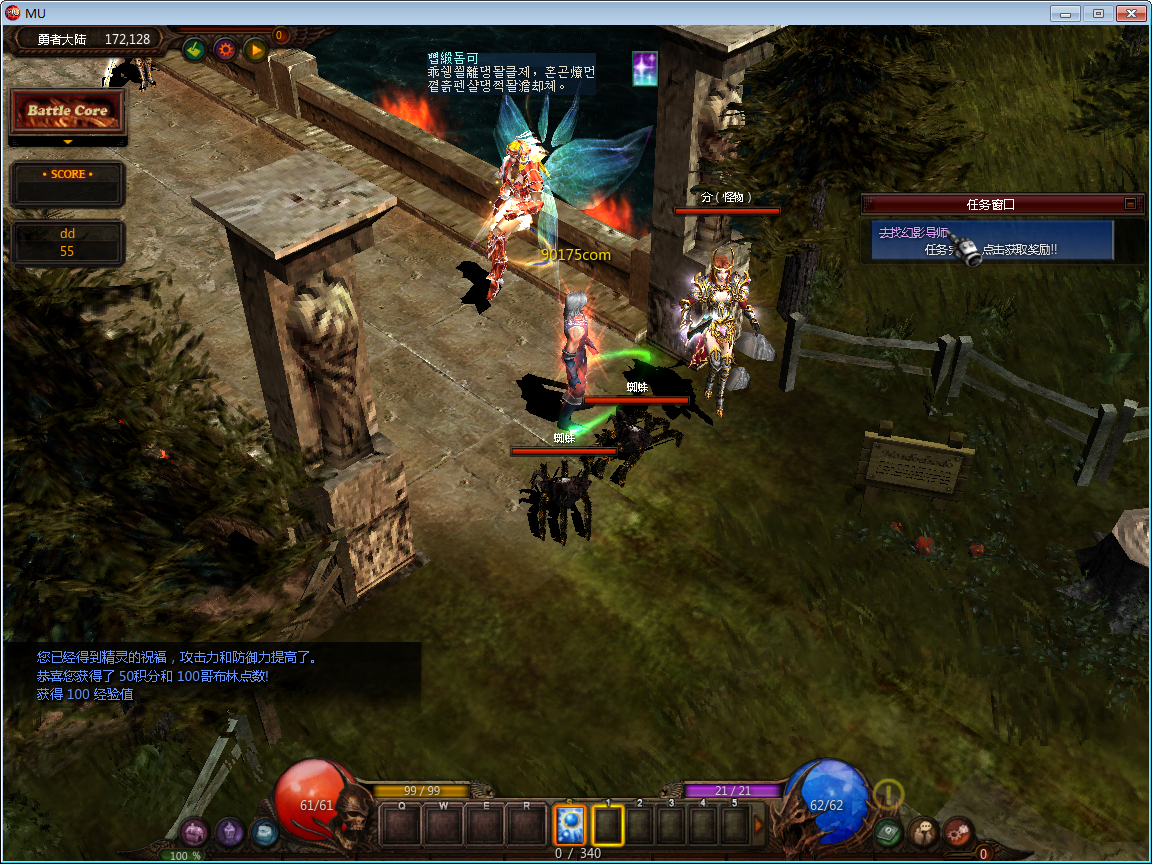This screenshot has width=1152, height=864.
Task: Select the highlighted hotbar slot 1
Action: click(x=608, y=826)
